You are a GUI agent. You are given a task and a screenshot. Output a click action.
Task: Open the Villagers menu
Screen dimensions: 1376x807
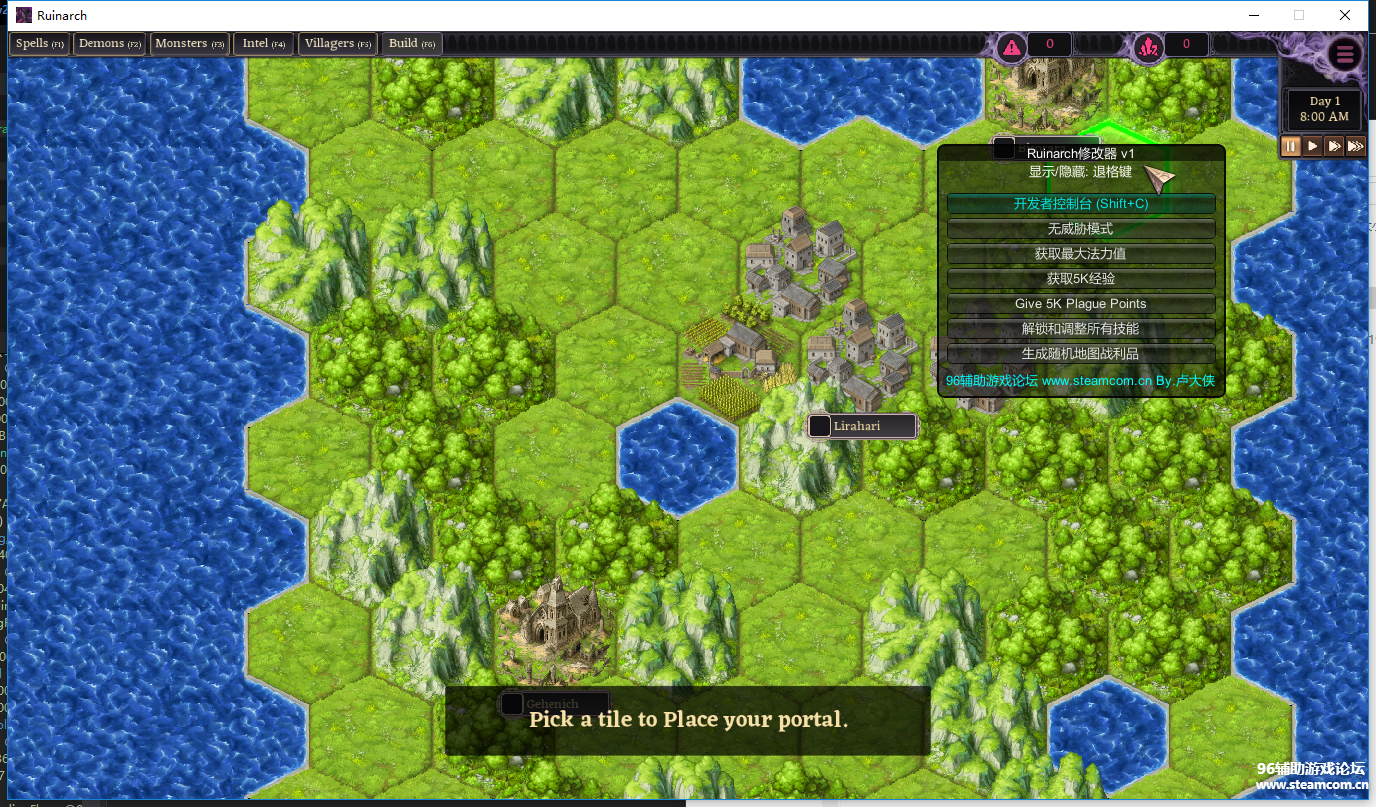(337, 44)
